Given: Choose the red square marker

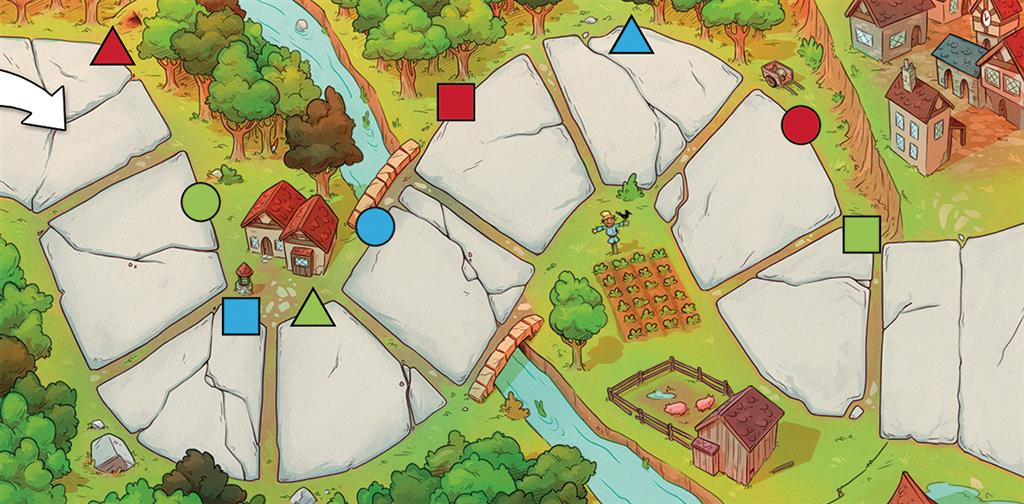Looking at the screenshot, I should [455, 102].
